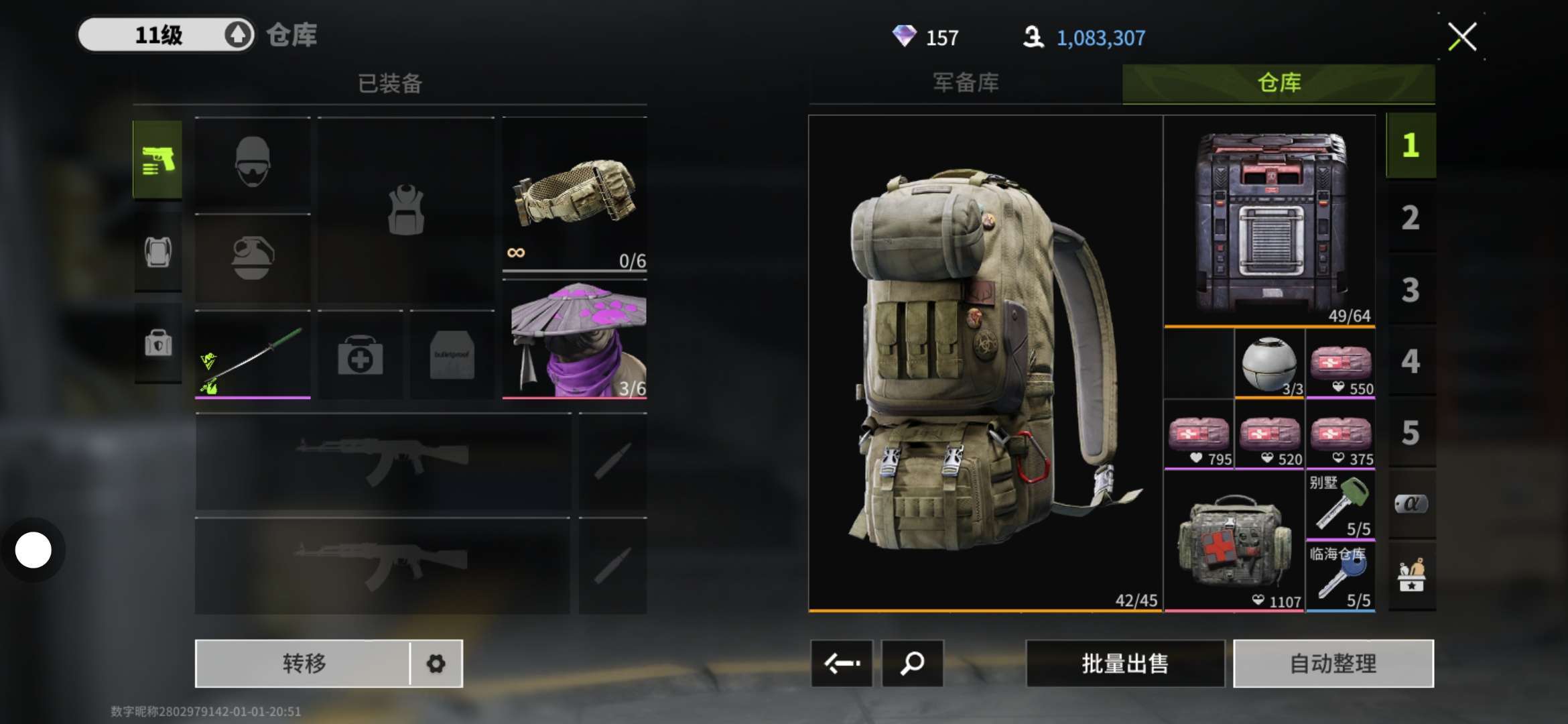The image size is (1568, 724).
Task: Select the large olive backpack item
Action: (985, 363)
